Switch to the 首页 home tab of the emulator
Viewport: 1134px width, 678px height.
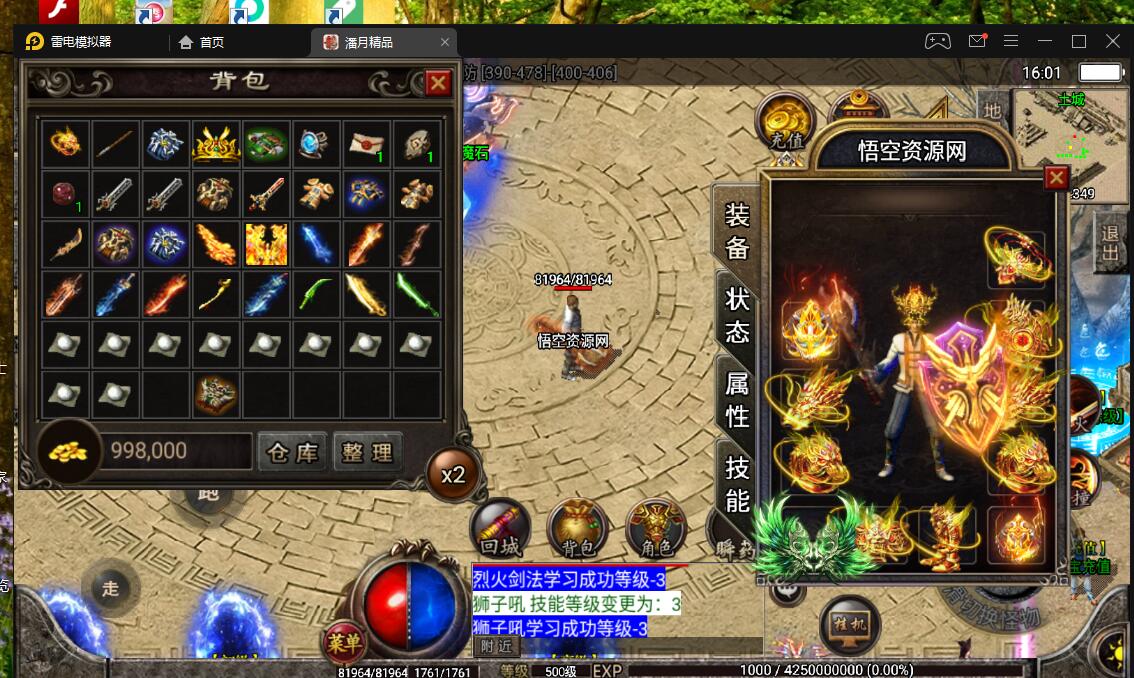(x=201, y=42)
